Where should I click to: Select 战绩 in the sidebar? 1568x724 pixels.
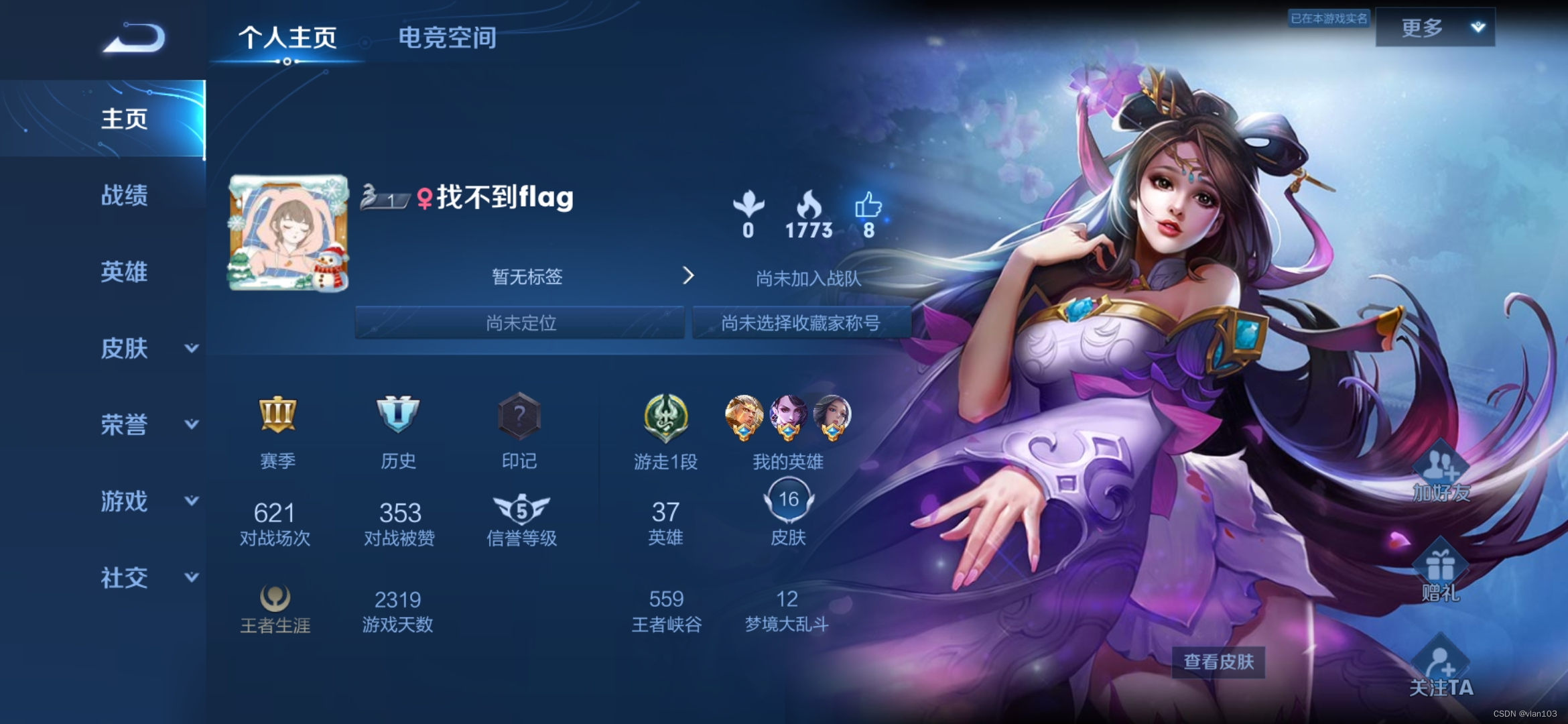123,196
